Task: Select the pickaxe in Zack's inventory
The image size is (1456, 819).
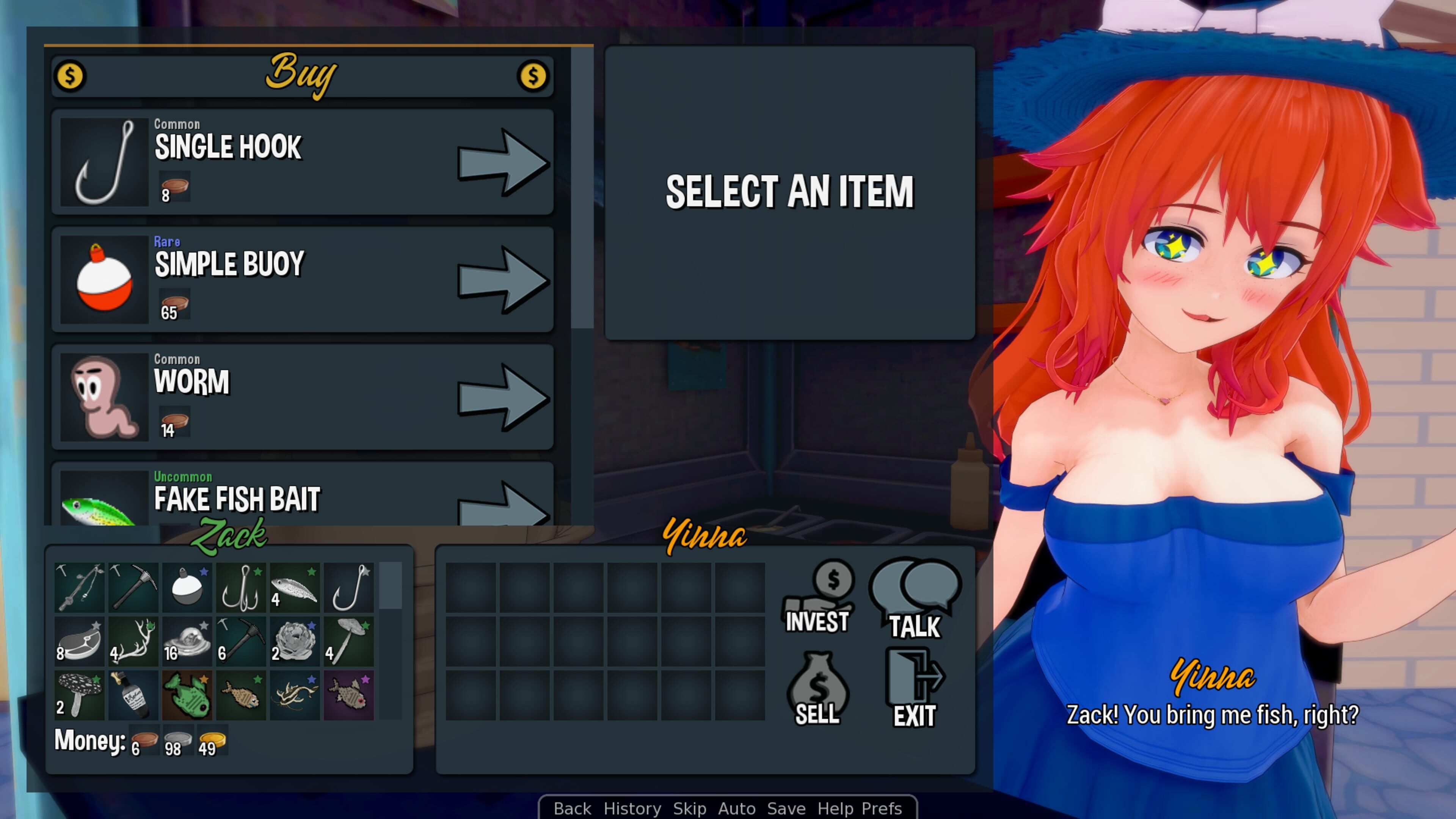Action: [x=133, y=588]
